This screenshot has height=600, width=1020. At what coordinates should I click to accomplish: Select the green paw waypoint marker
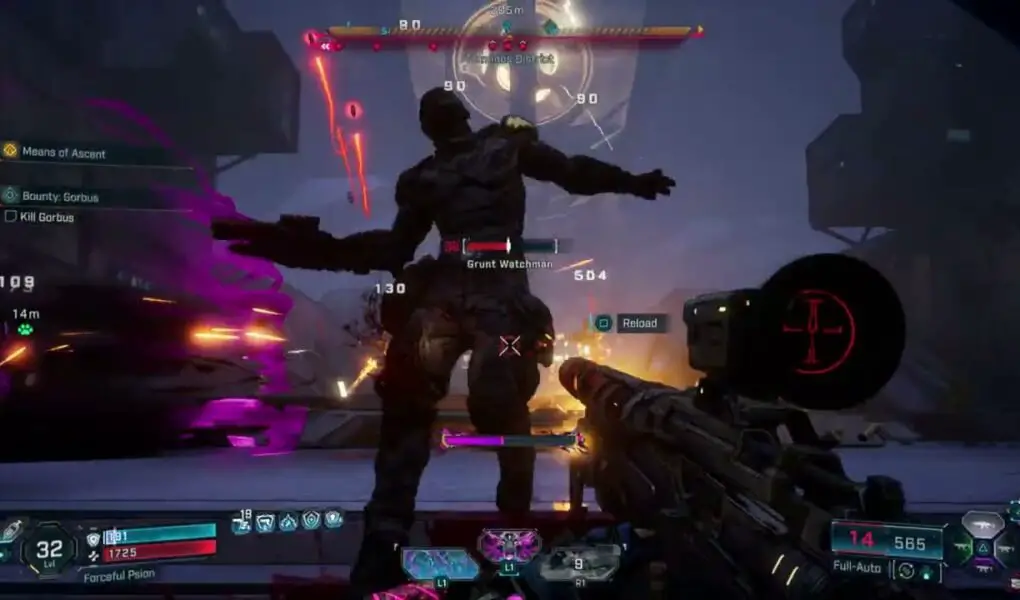tap(24, 329)
